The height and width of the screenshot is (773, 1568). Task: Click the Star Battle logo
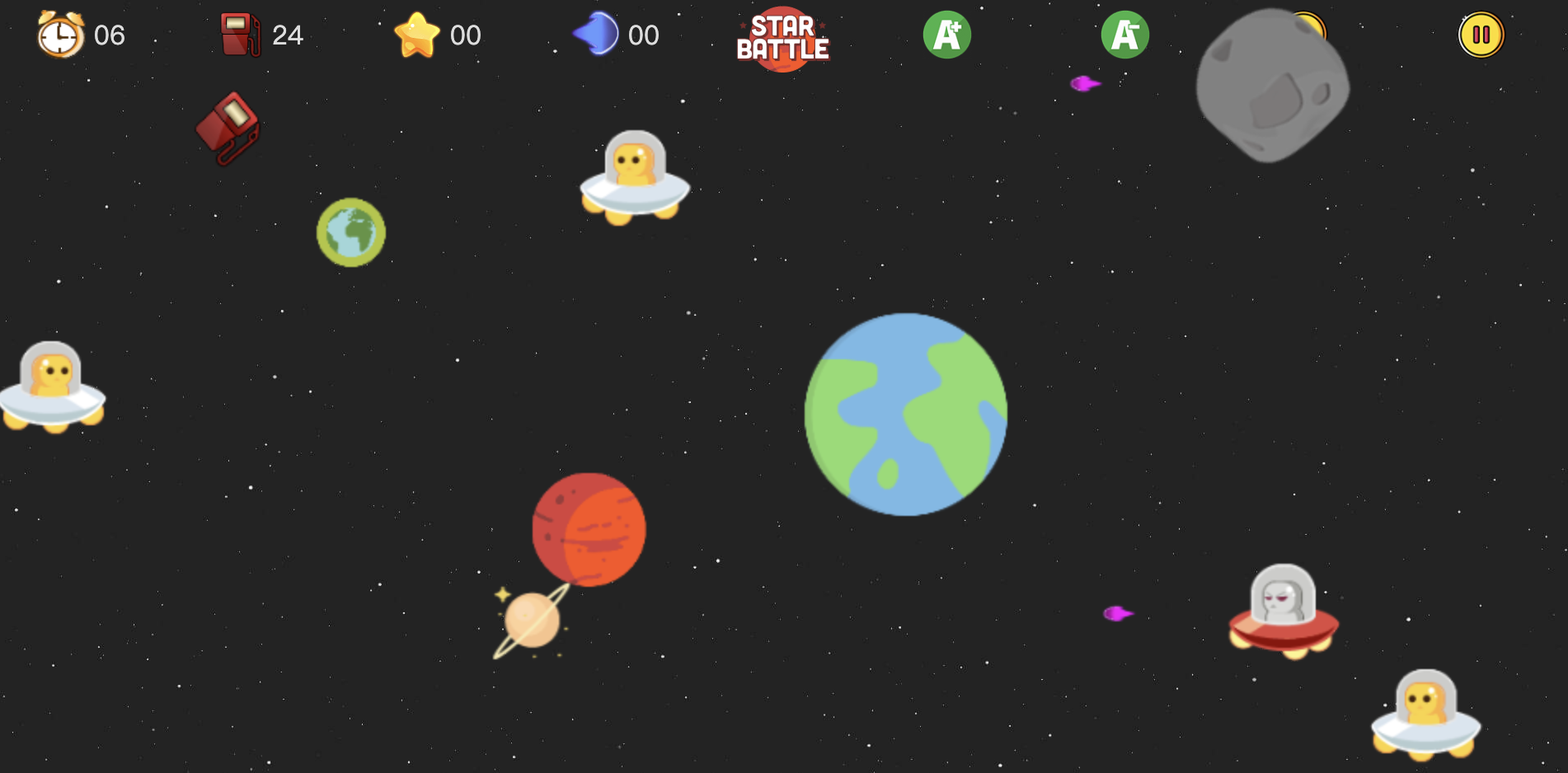(x=783, y=38)
